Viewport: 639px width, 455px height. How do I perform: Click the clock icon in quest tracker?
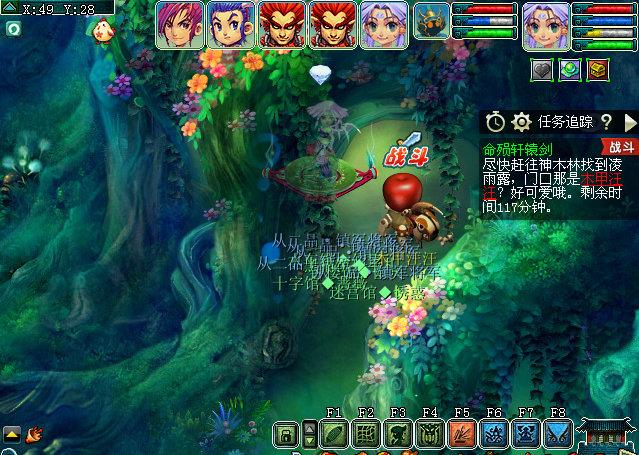[x=495, y=122]
